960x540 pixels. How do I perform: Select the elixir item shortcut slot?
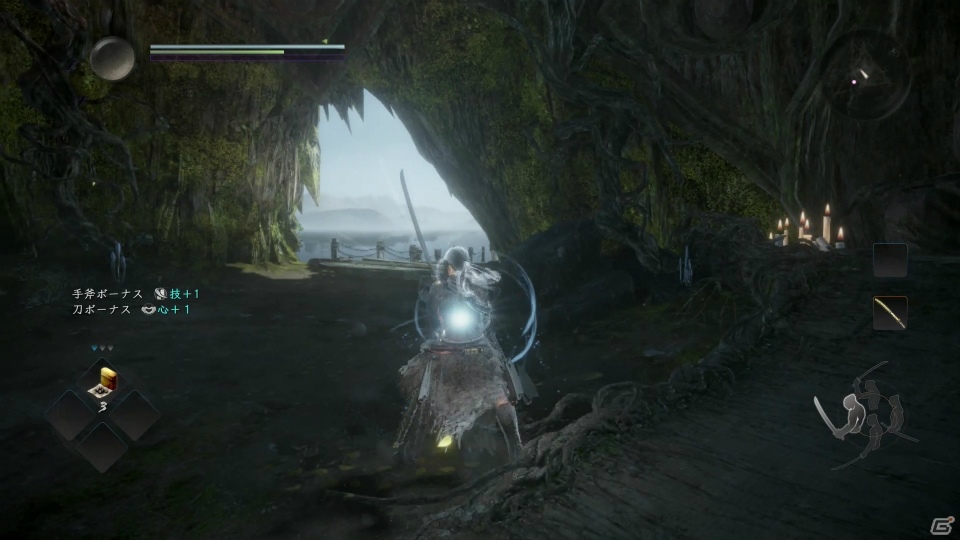point(104,383)
